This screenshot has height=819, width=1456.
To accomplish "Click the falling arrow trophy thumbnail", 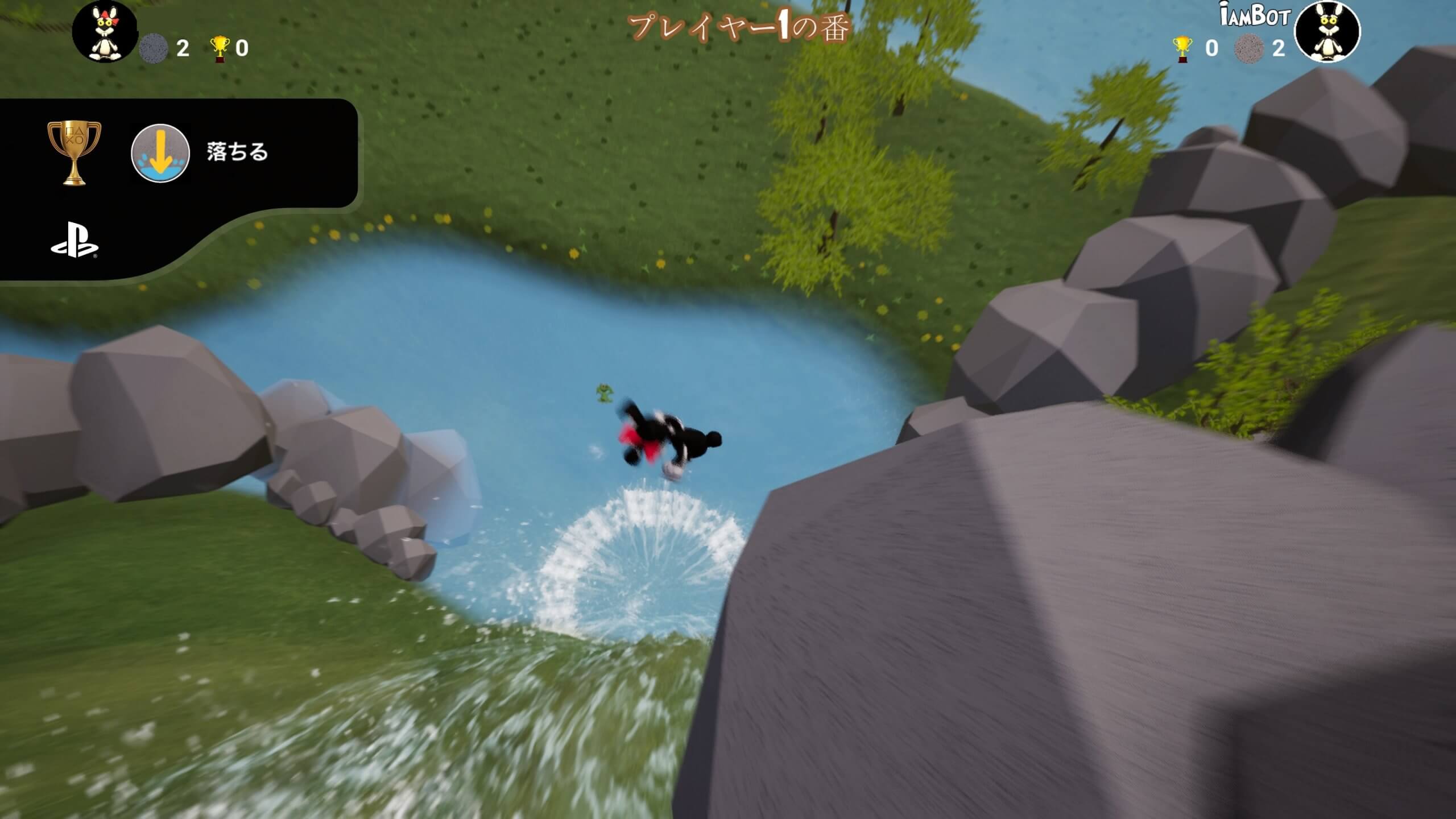I will (x=160, y=154).
